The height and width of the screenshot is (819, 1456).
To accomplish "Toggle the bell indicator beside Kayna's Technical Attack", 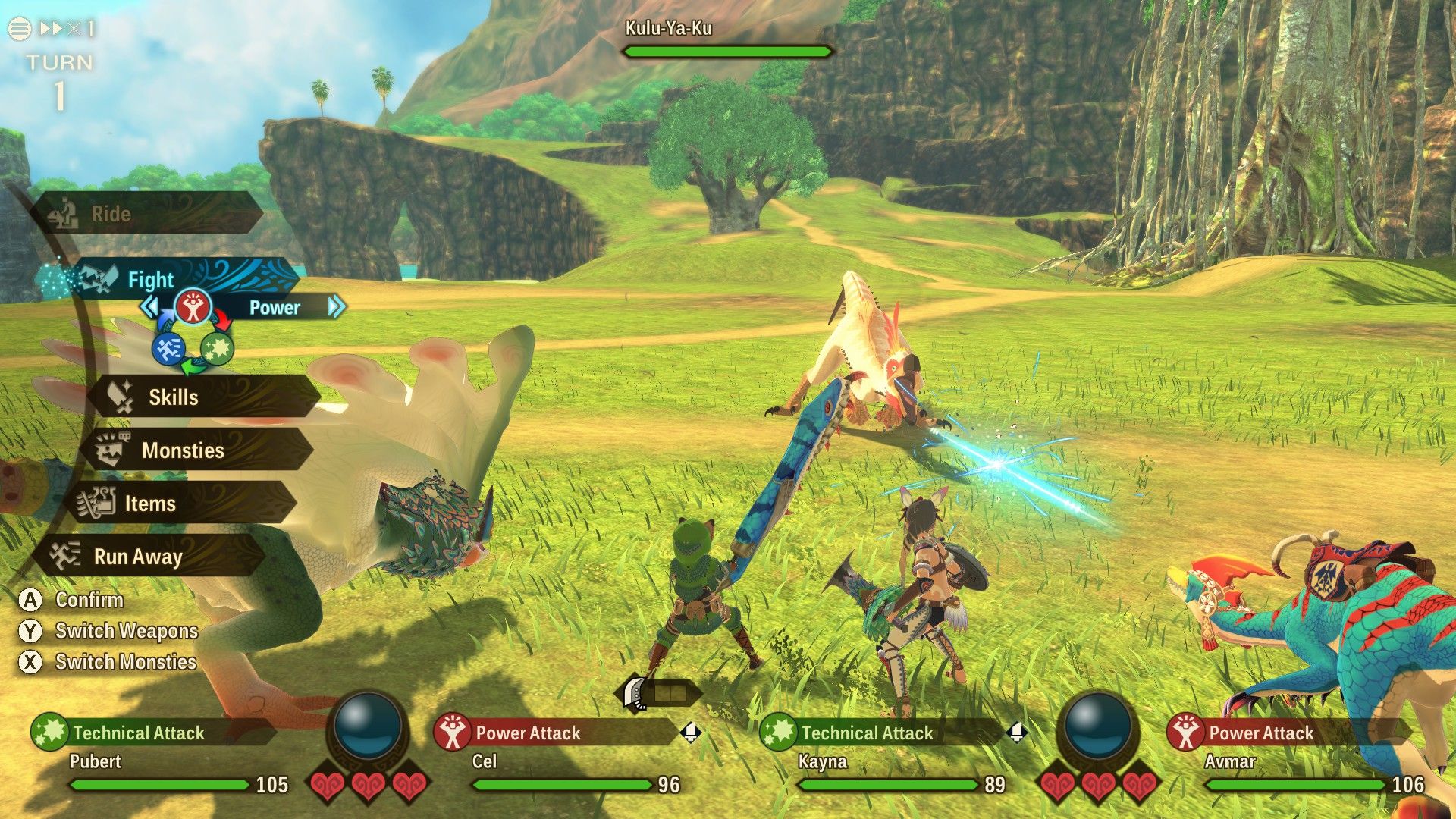I will tap(1016, 732).
